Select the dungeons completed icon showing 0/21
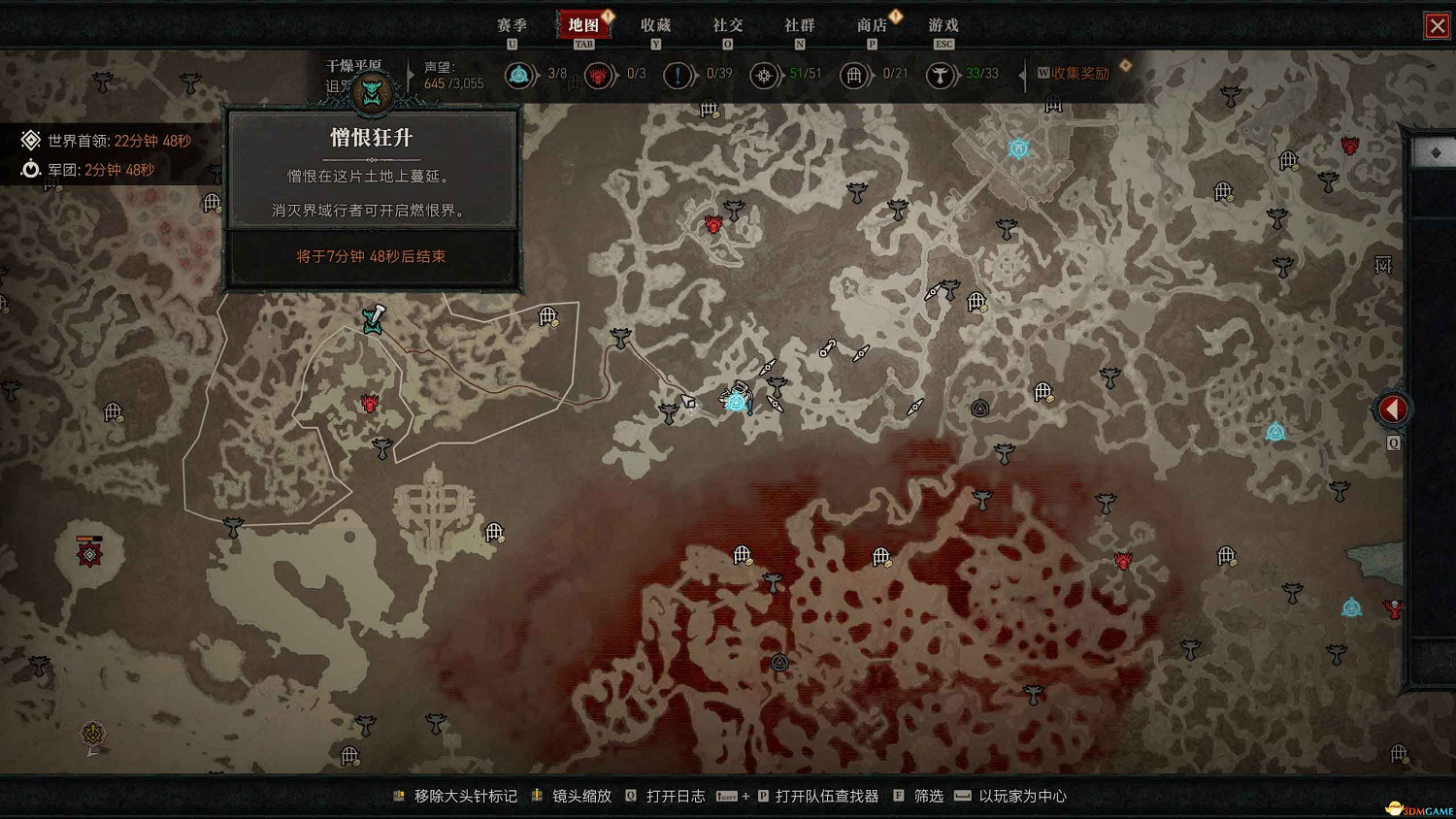 pyautogui.click(x=855, y=75)
